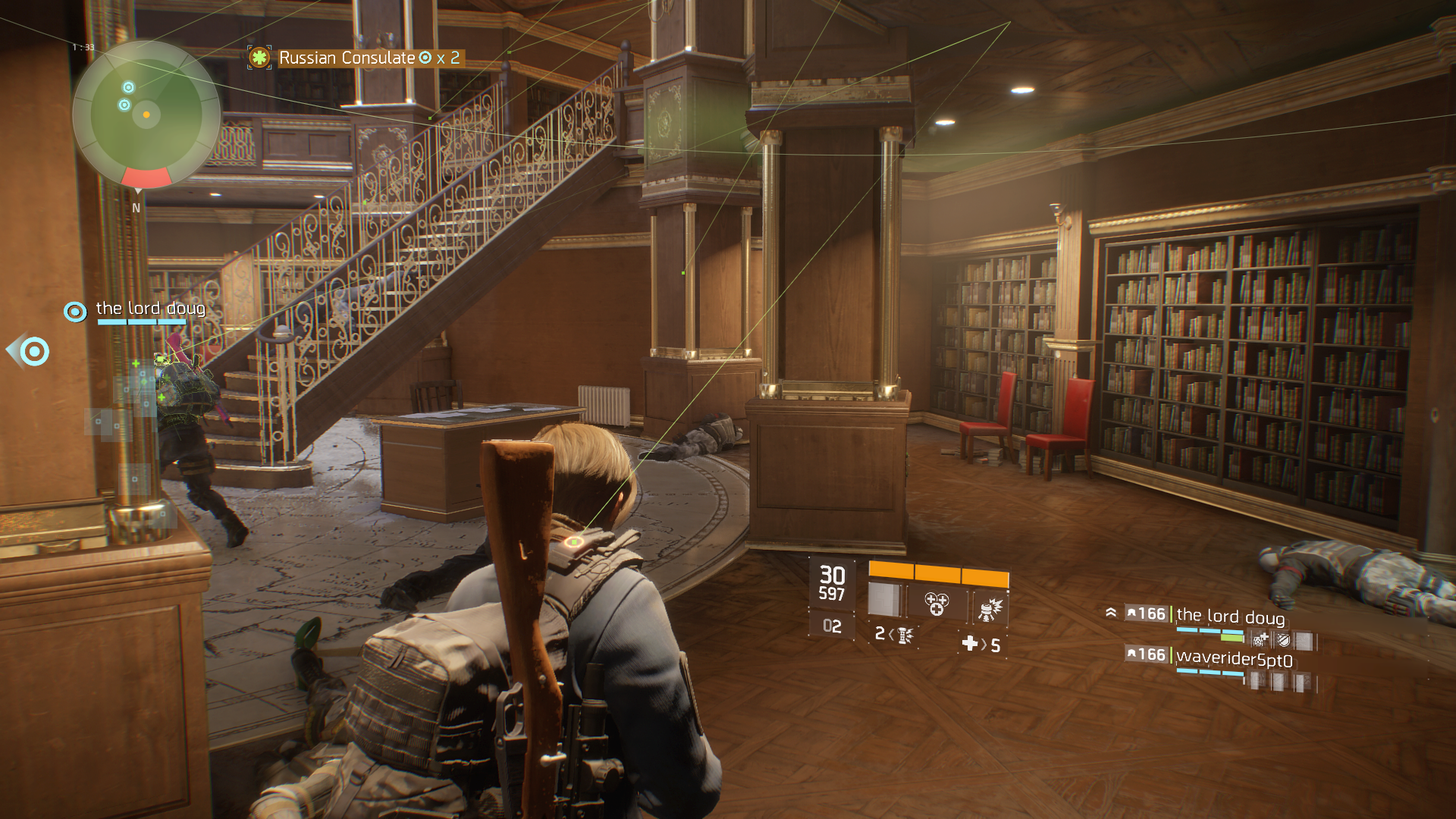Image resolution: width=1456 pixels, height=819 pixels.
Task: Select the first skill slot on cooldown
Action: 884,600
